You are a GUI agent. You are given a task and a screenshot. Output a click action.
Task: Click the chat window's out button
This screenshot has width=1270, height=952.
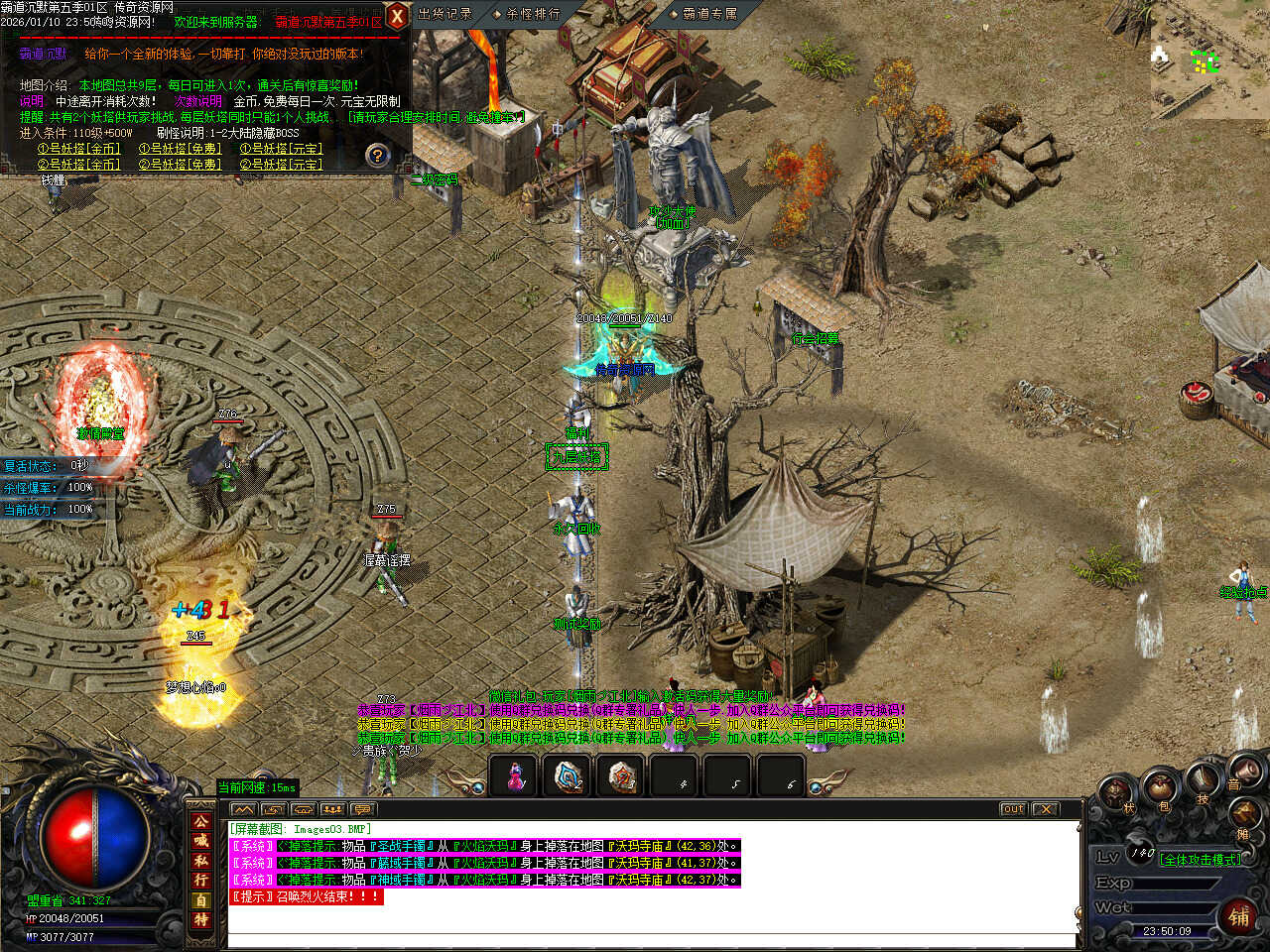pos(1012,809)
